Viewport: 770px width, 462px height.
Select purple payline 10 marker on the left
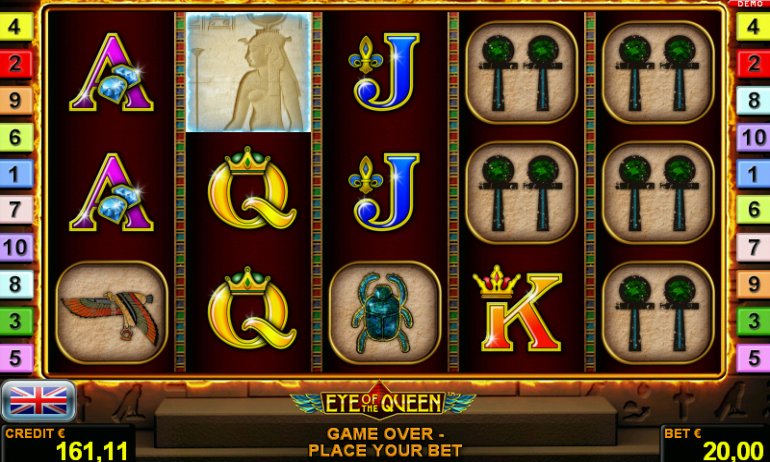(16, 247)
